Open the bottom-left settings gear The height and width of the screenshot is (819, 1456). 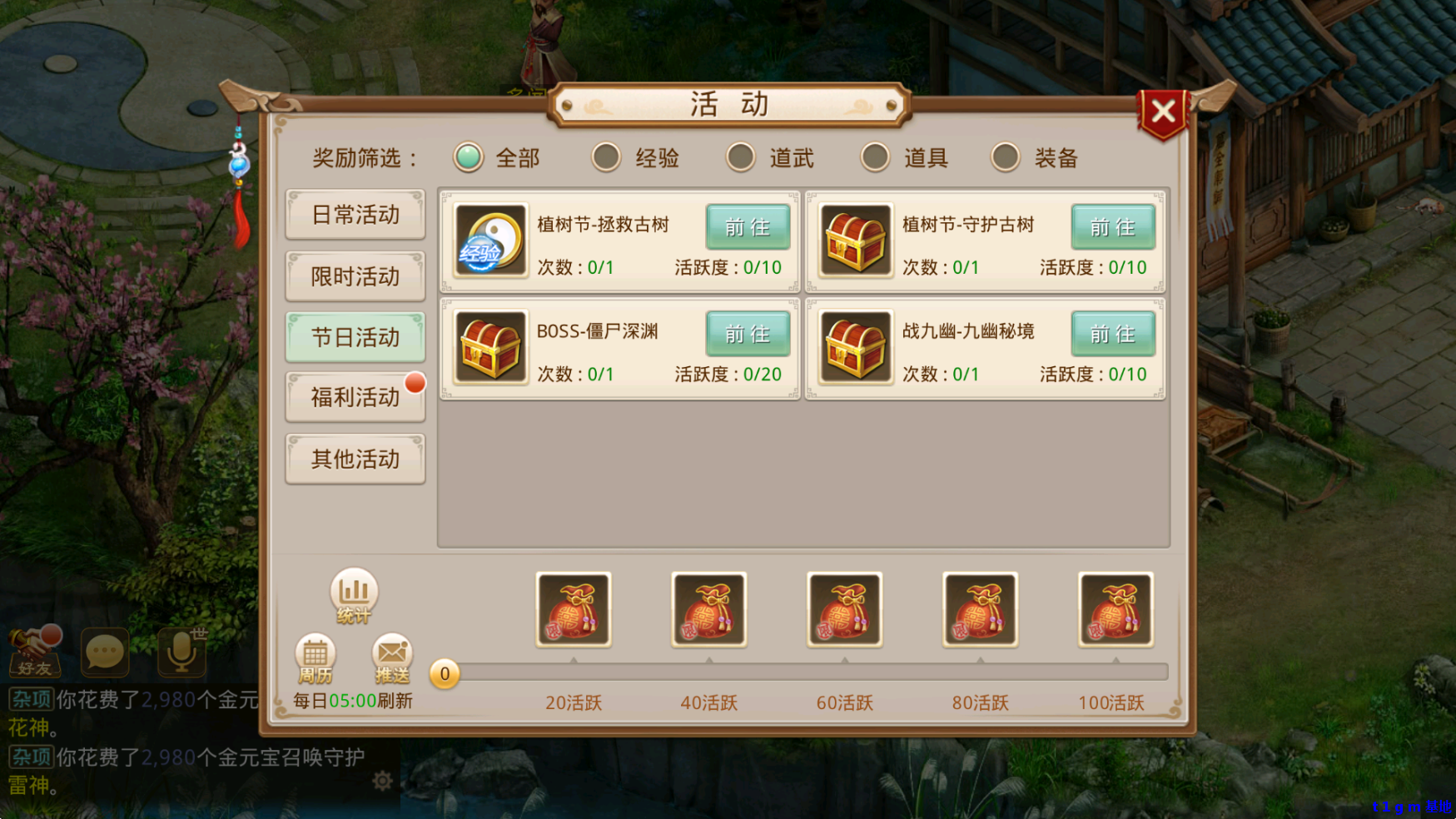(x=384, y=781)
